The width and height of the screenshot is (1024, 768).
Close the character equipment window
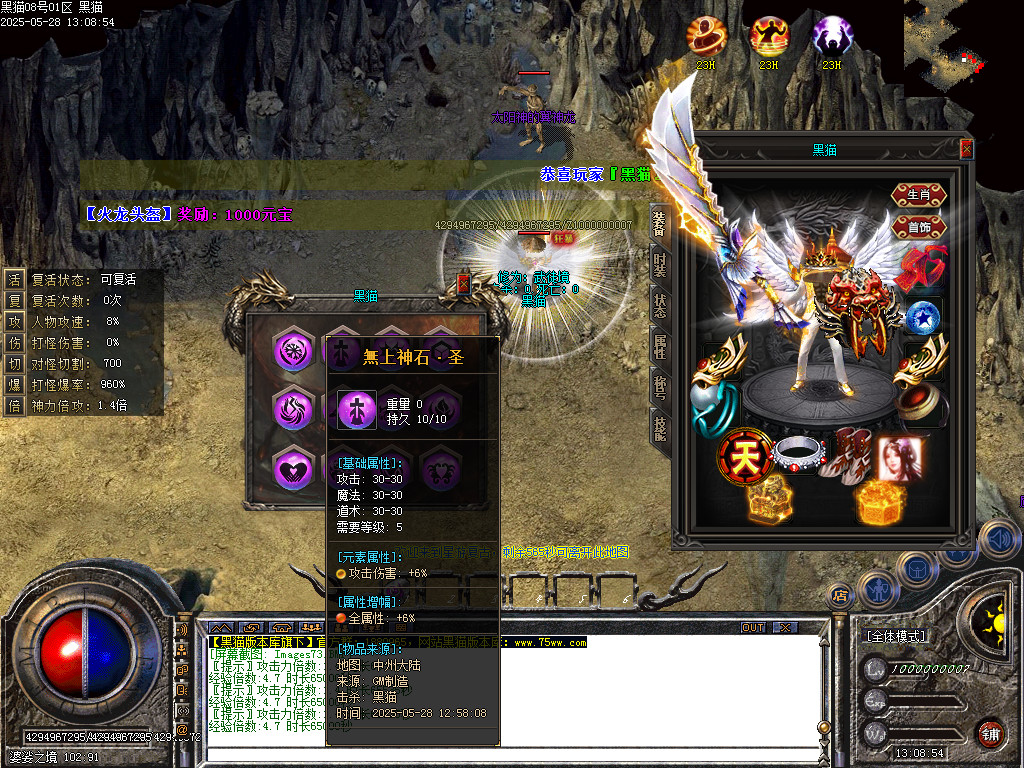click(x=966, y=149)
